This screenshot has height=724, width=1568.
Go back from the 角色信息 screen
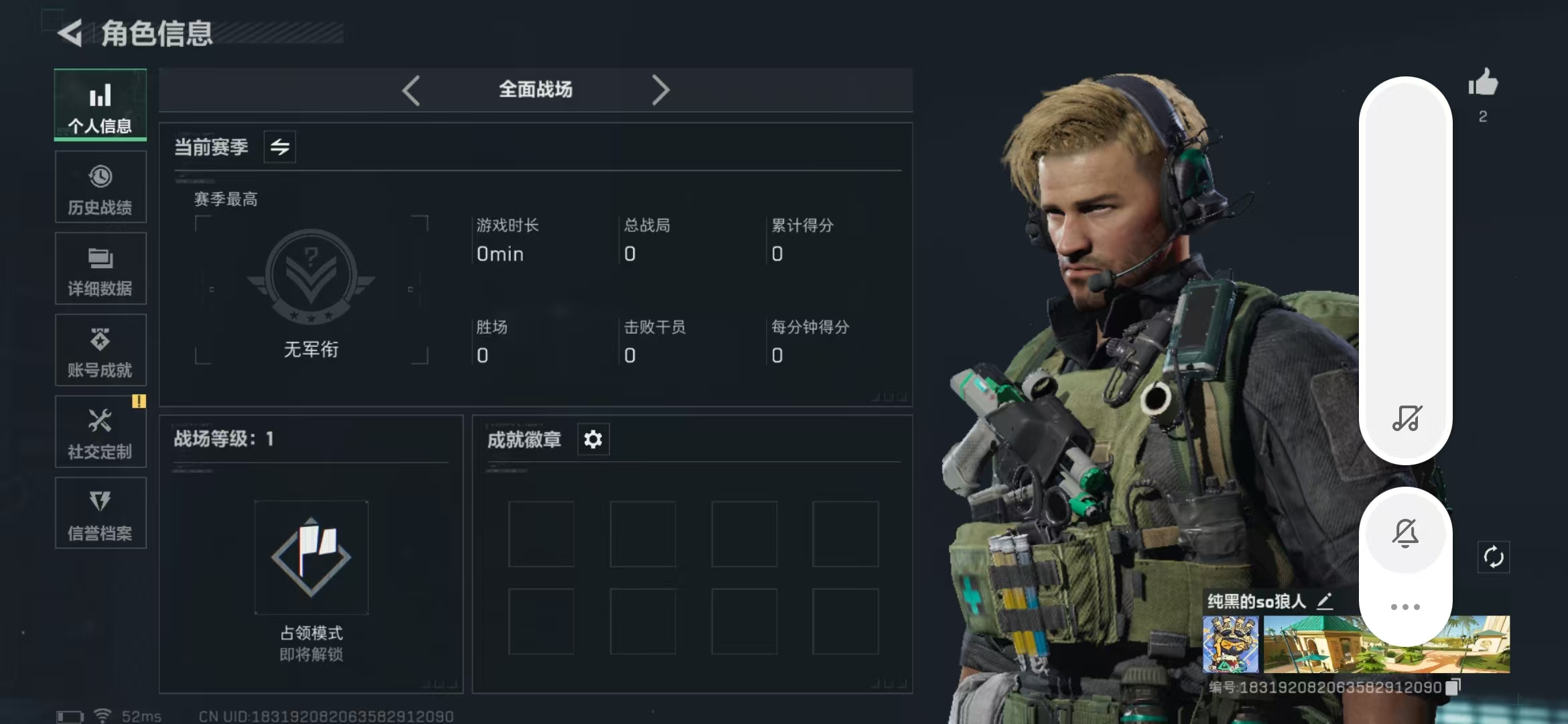[x=70, y=33]
